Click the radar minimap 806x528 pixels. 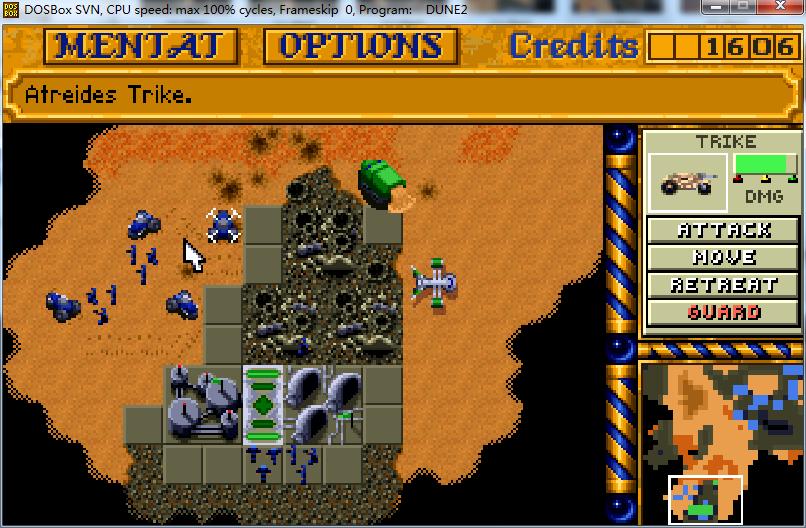pyautogui.click(x=720, y=442)
